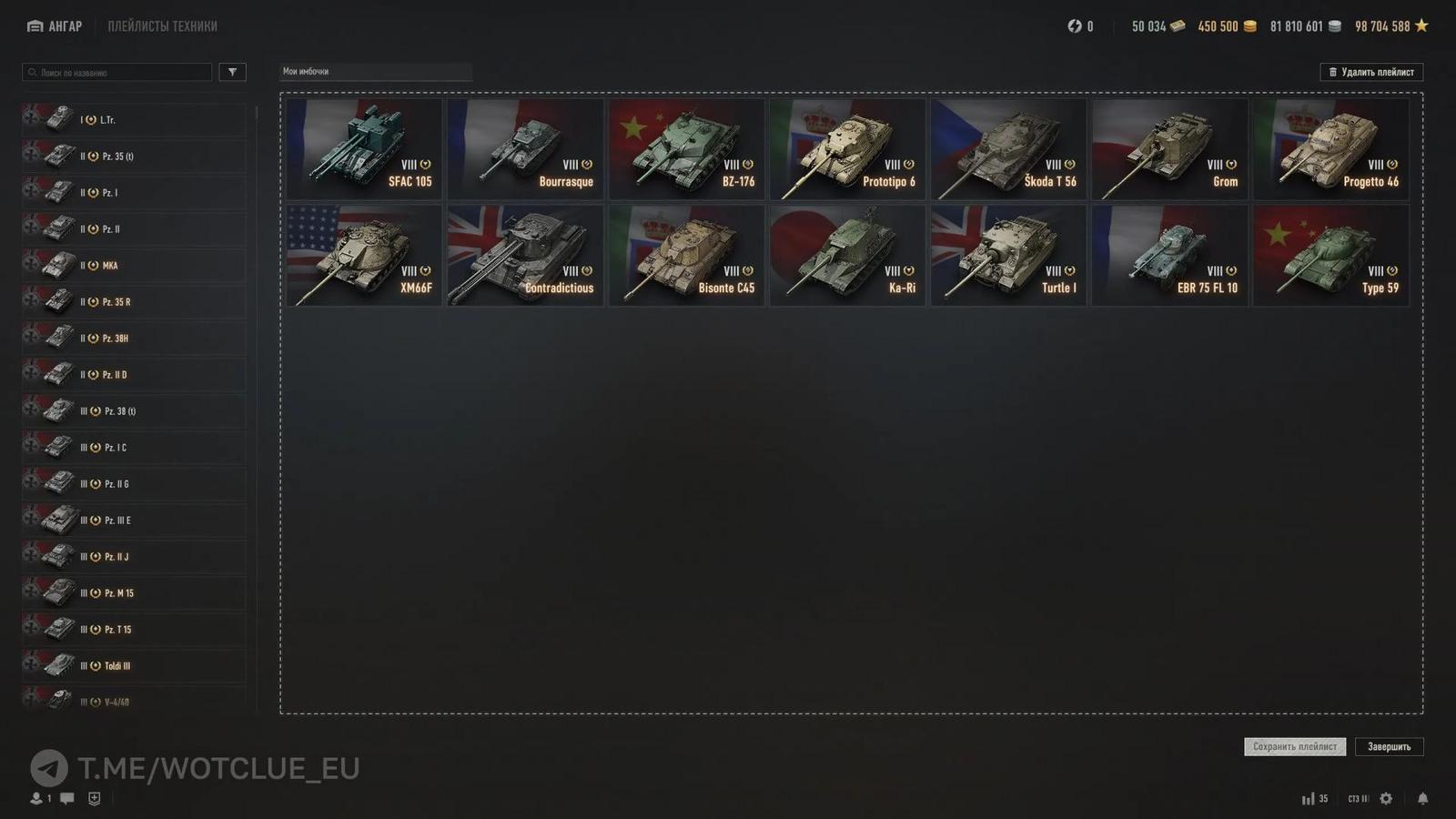This screenshot has height=819, width=1456.
Task: Click the Завершить button
Action: click(x=1390, y=746)
